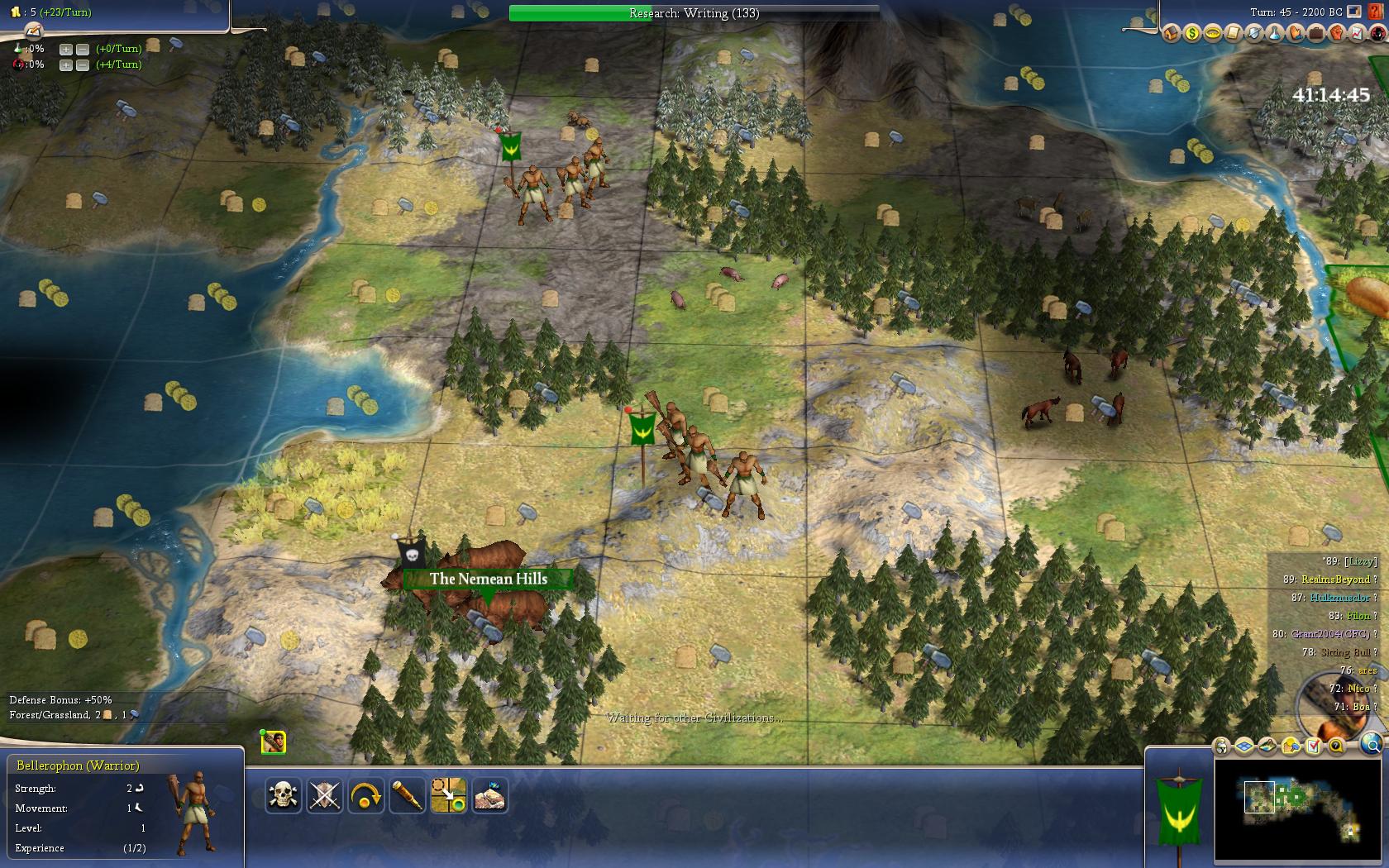The image size is (1389, 868).
Task: Choose the spyglass explore command
Action: pos(407,796)
